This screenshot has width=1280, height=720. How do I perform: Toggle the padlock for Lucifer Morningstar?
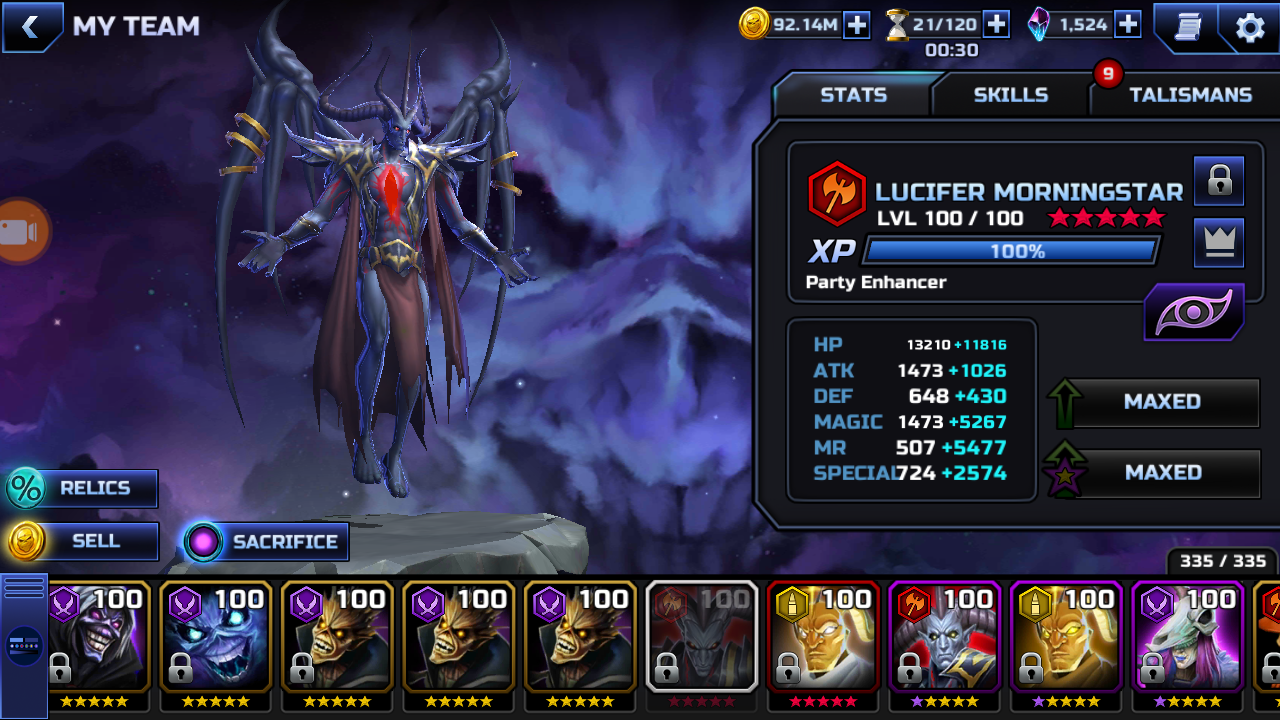tap(1218, 181)
